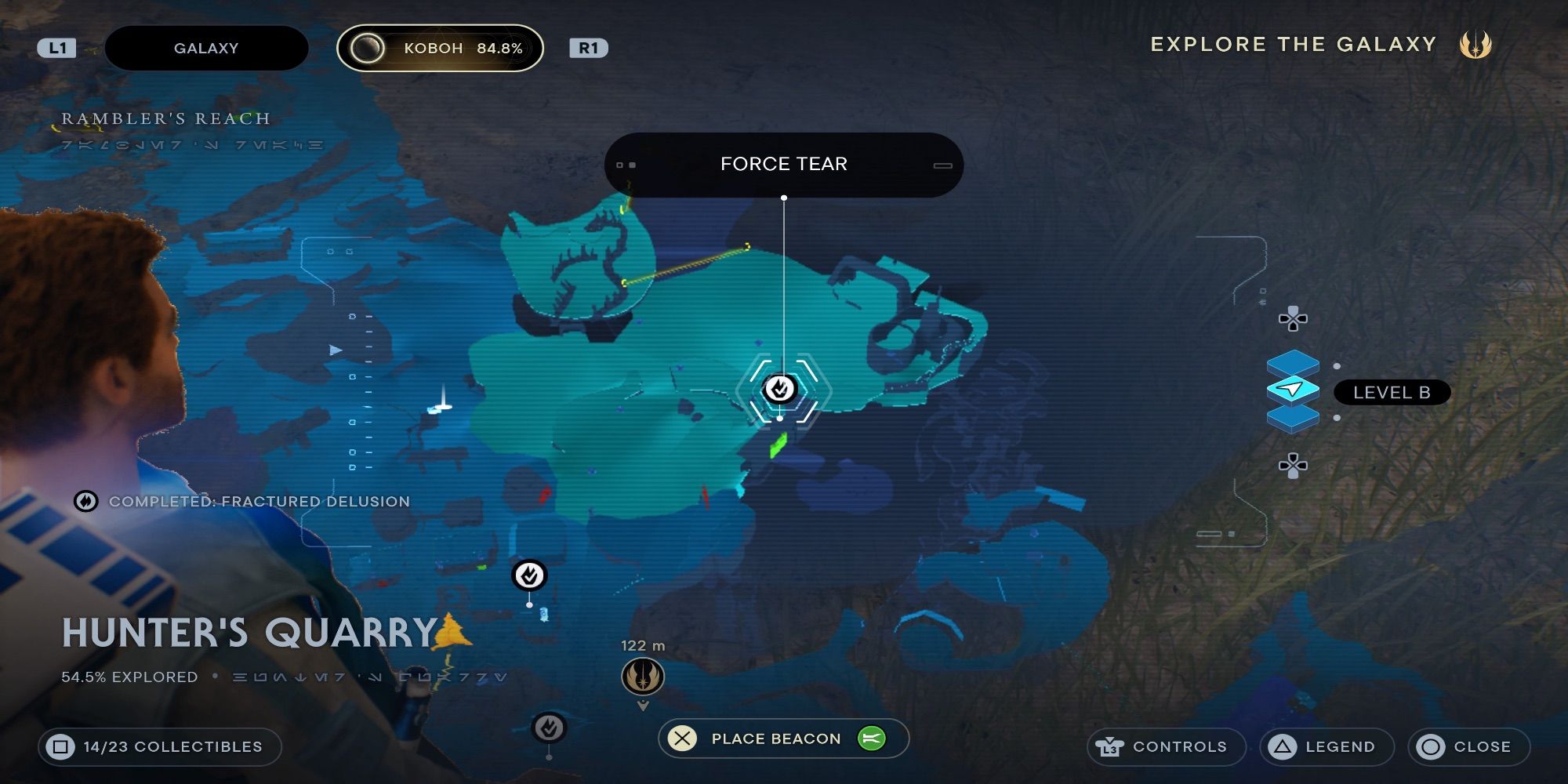Open the Legend panel

(x=1327, y=746)
